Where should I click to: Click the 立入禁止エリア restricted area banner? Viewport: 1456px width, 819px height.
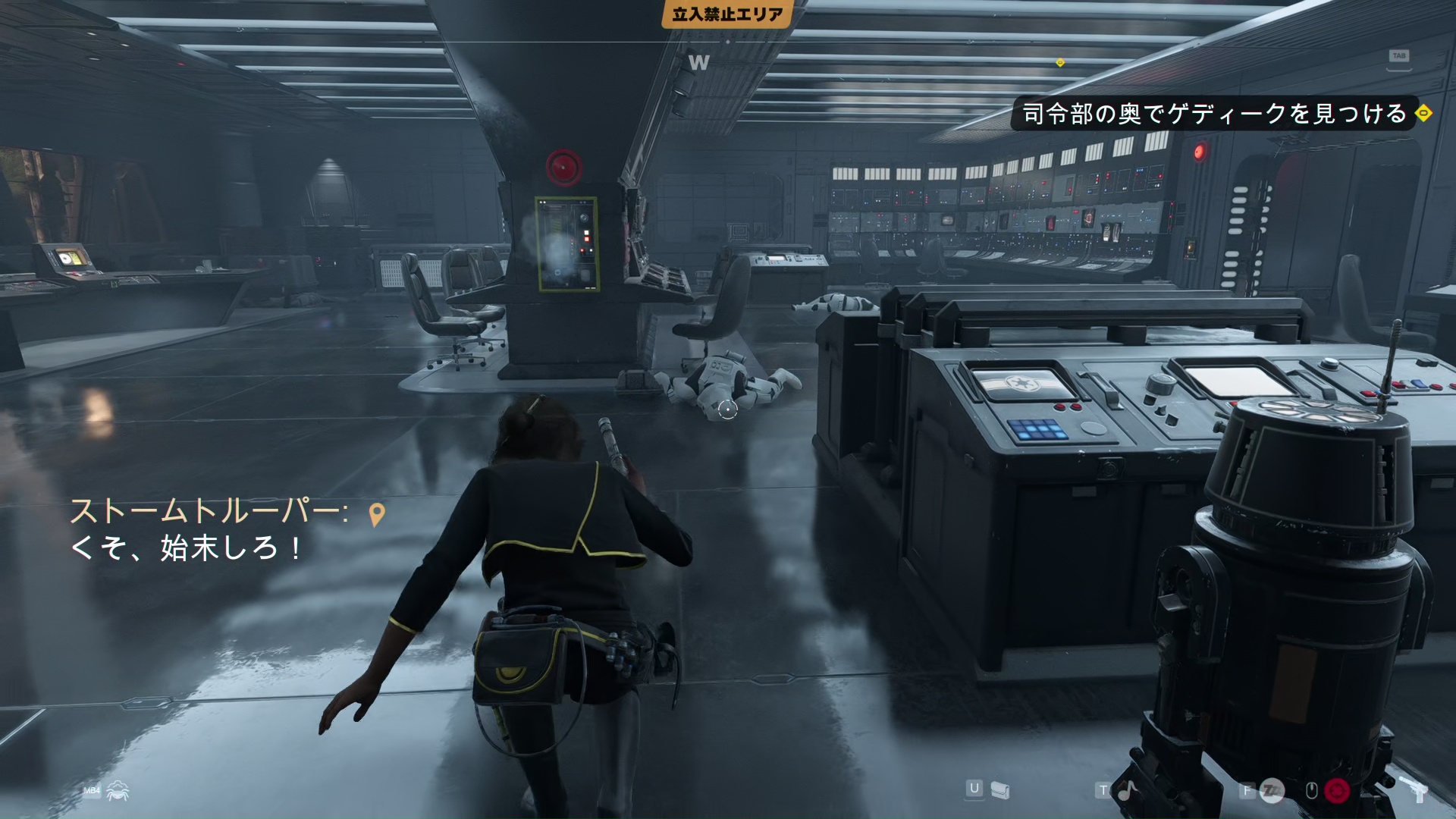[x=727, y=14]
